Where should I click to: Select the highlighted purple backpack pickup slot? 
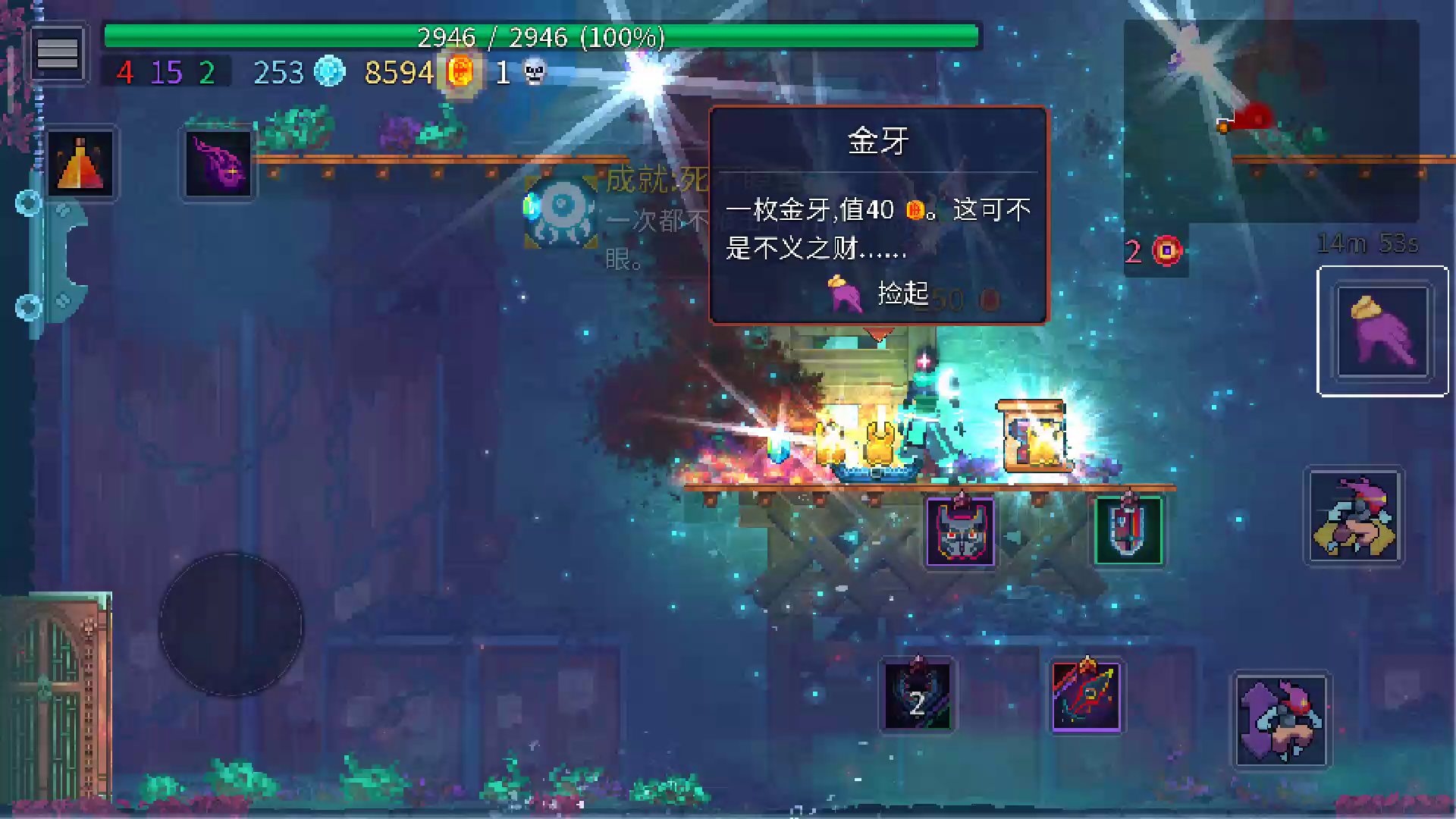tap(1382, 331)
